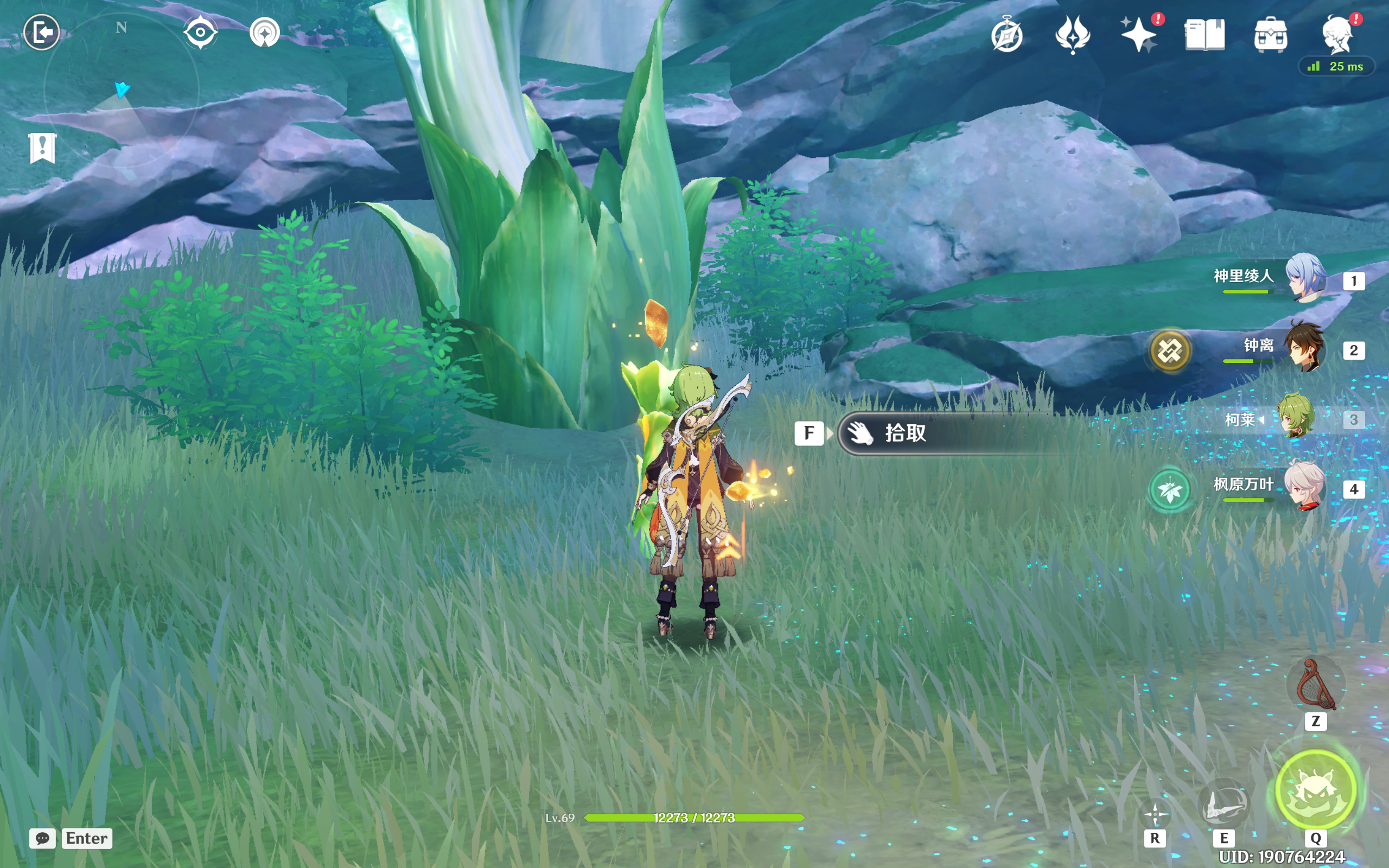This screenshot has height=868, width=1389.
Task: Activate the boomerang elemental skill icon
Action: coord(1223,802)
